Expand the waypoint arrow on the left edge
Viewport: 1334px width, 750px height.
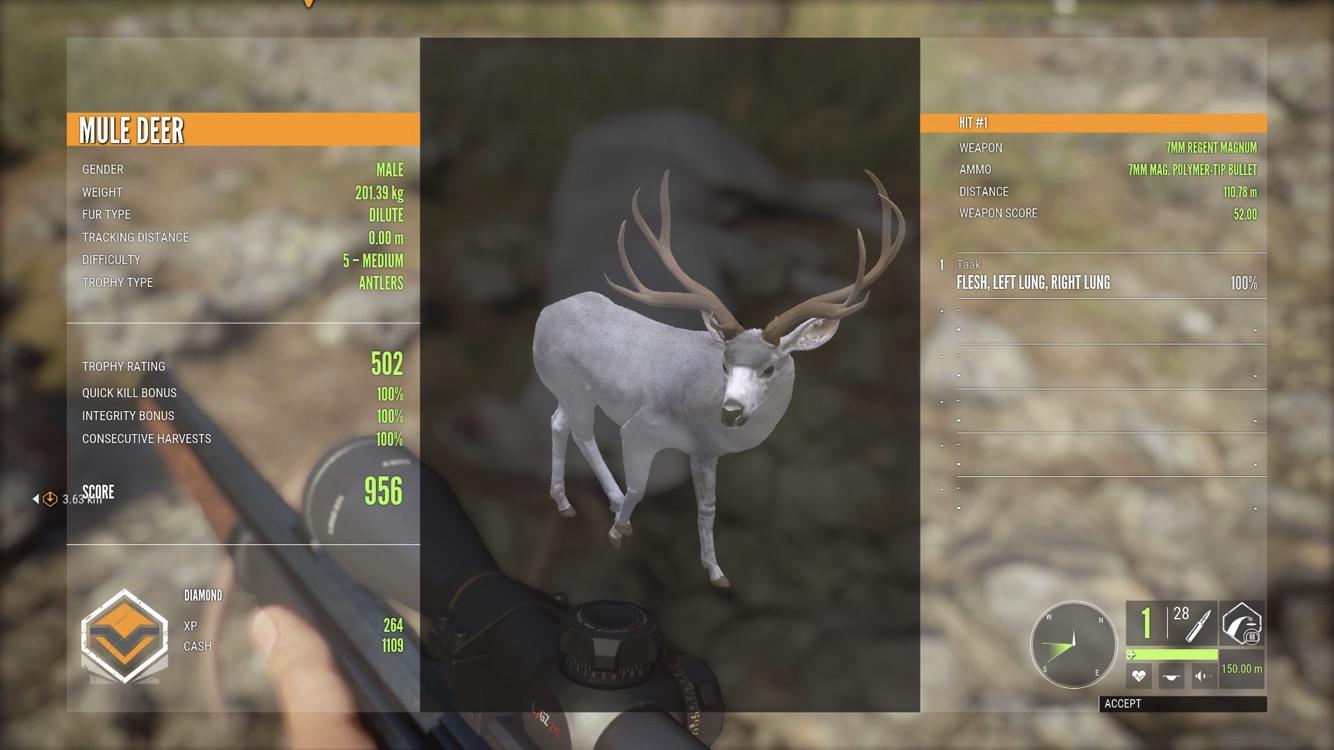tap(36, 499)
